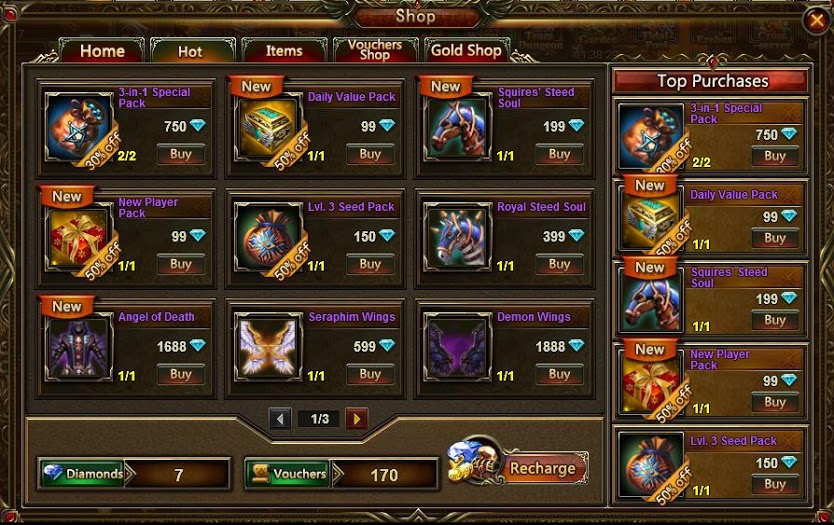Go to the previous shop page

click(280, 419)
